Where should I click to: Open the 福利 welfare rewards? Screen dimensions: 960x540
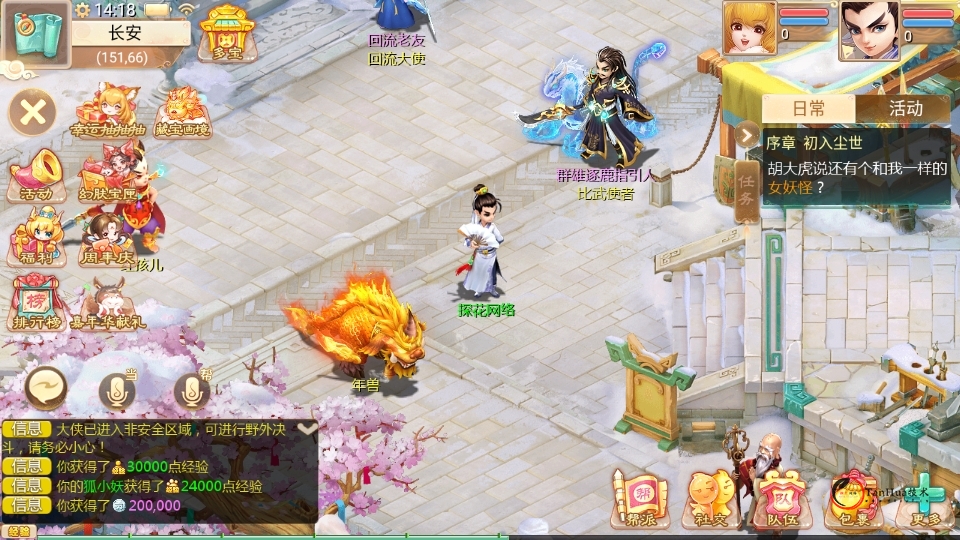pyautogui.click(x=34, y=240)
